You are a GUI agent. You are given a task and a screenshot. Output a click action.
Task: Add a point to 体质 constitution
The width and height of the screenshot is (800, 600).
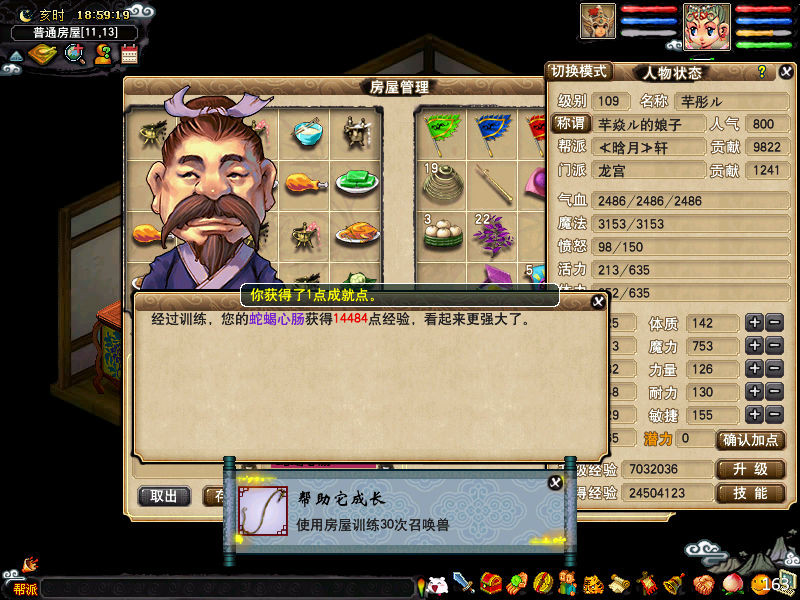click(754, 323)
